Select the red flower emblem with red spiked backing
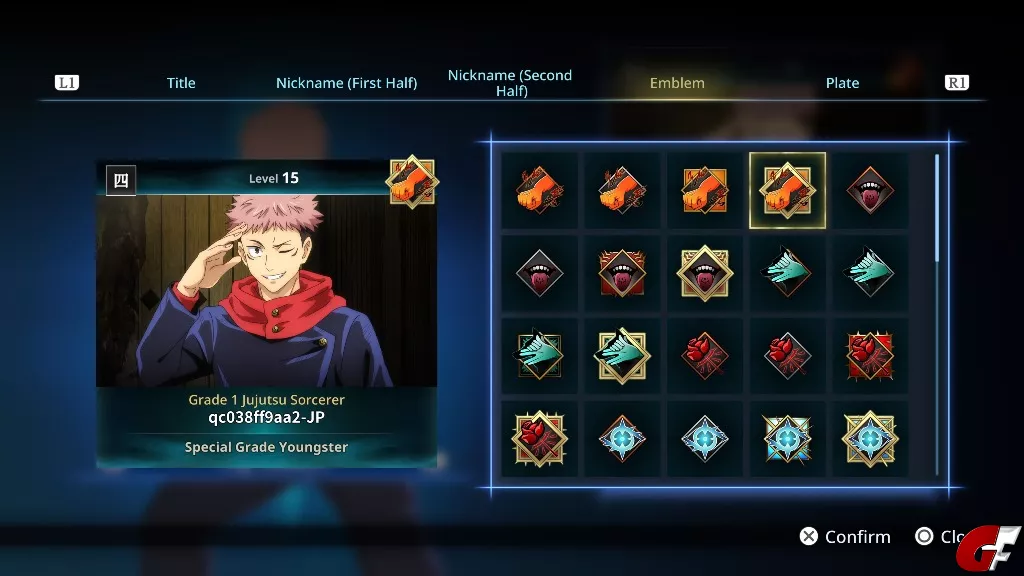The image size is (1024, 576). point(870,356)
